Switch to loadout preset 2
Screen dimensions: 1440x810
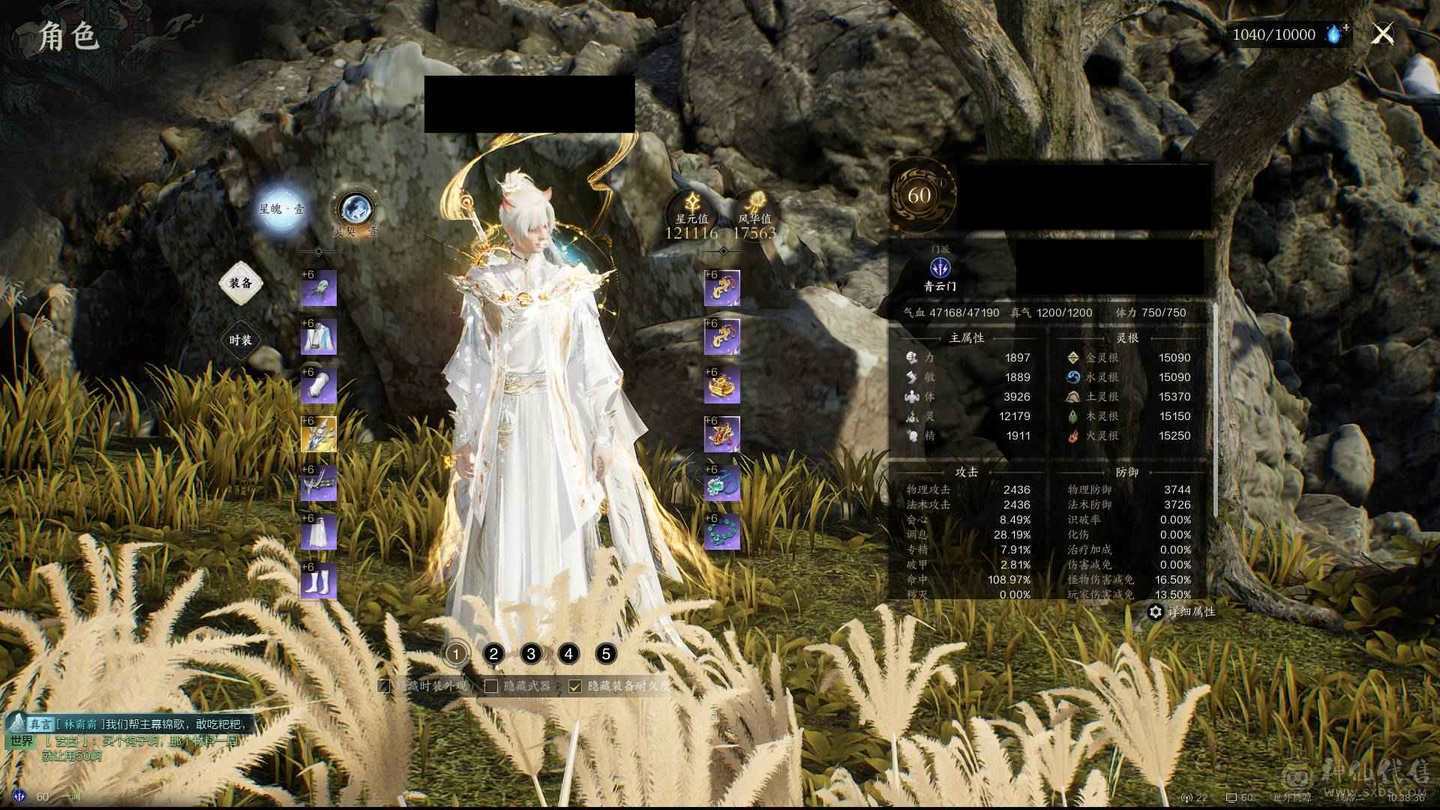click(493, 654)
